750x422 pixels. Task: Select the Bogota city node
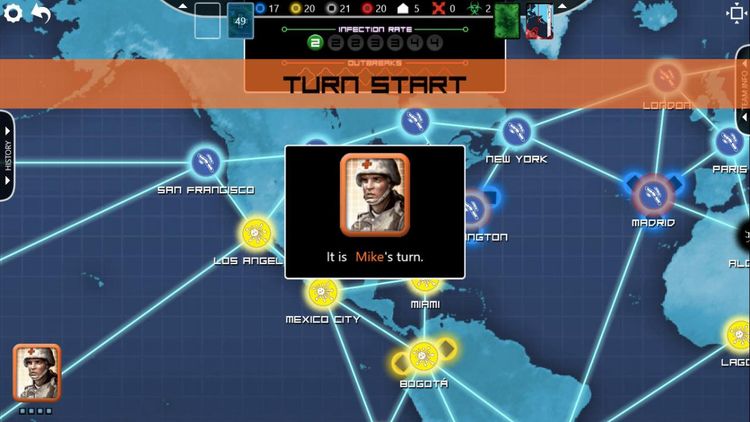[424, 356]
